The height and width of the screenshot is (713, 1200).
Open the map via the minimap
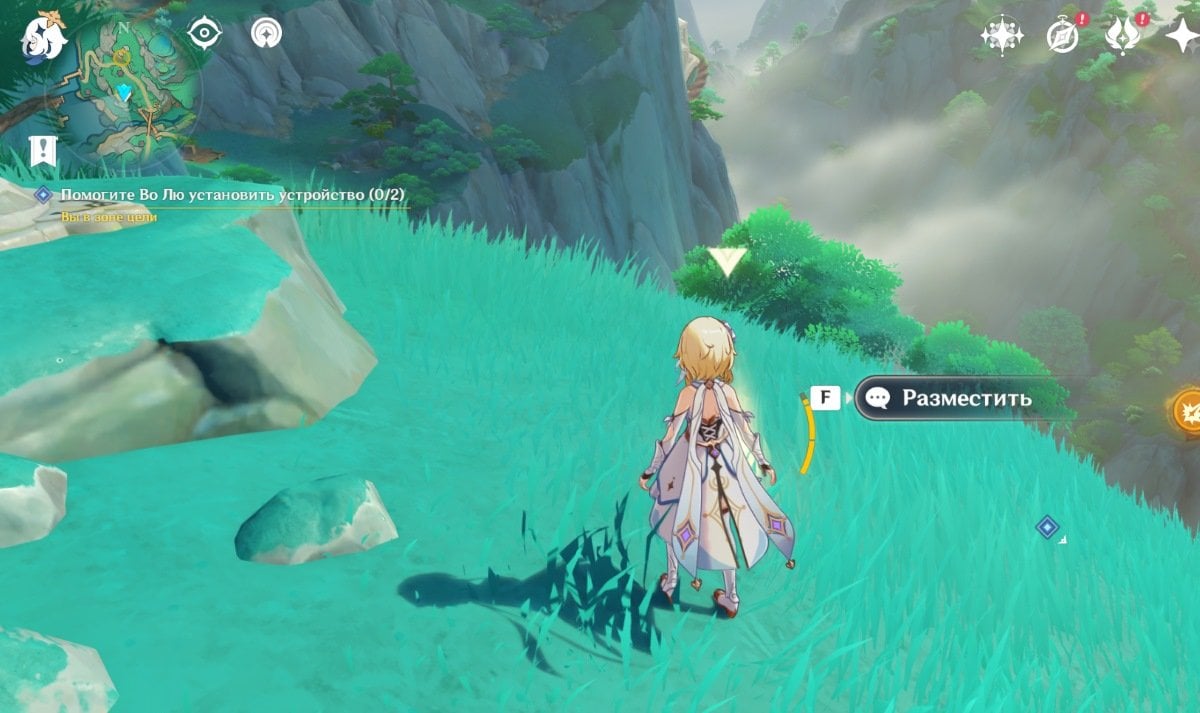coord(126,95)
